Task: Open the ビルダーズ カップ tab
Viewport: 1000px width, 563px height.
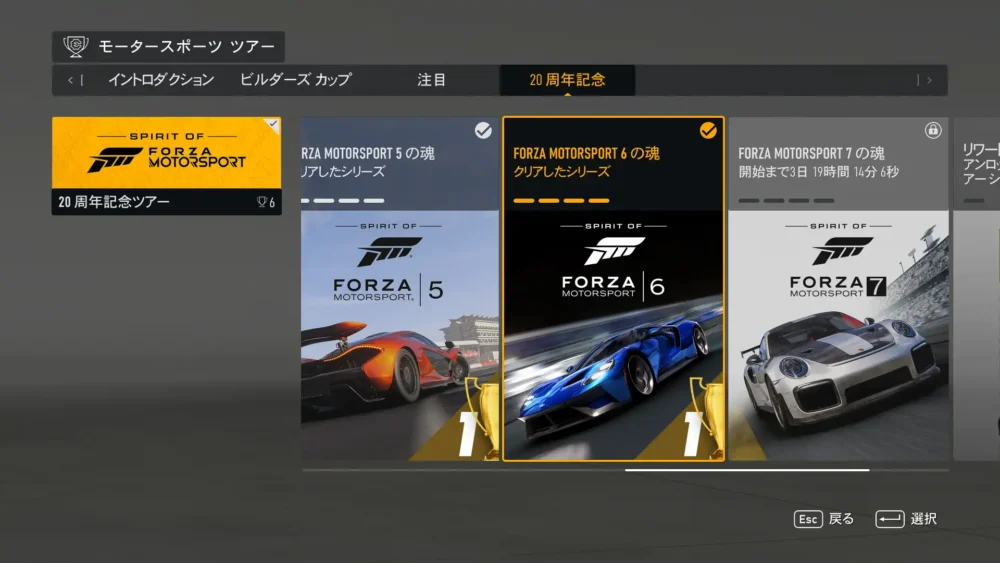Action: click(295, 80)
